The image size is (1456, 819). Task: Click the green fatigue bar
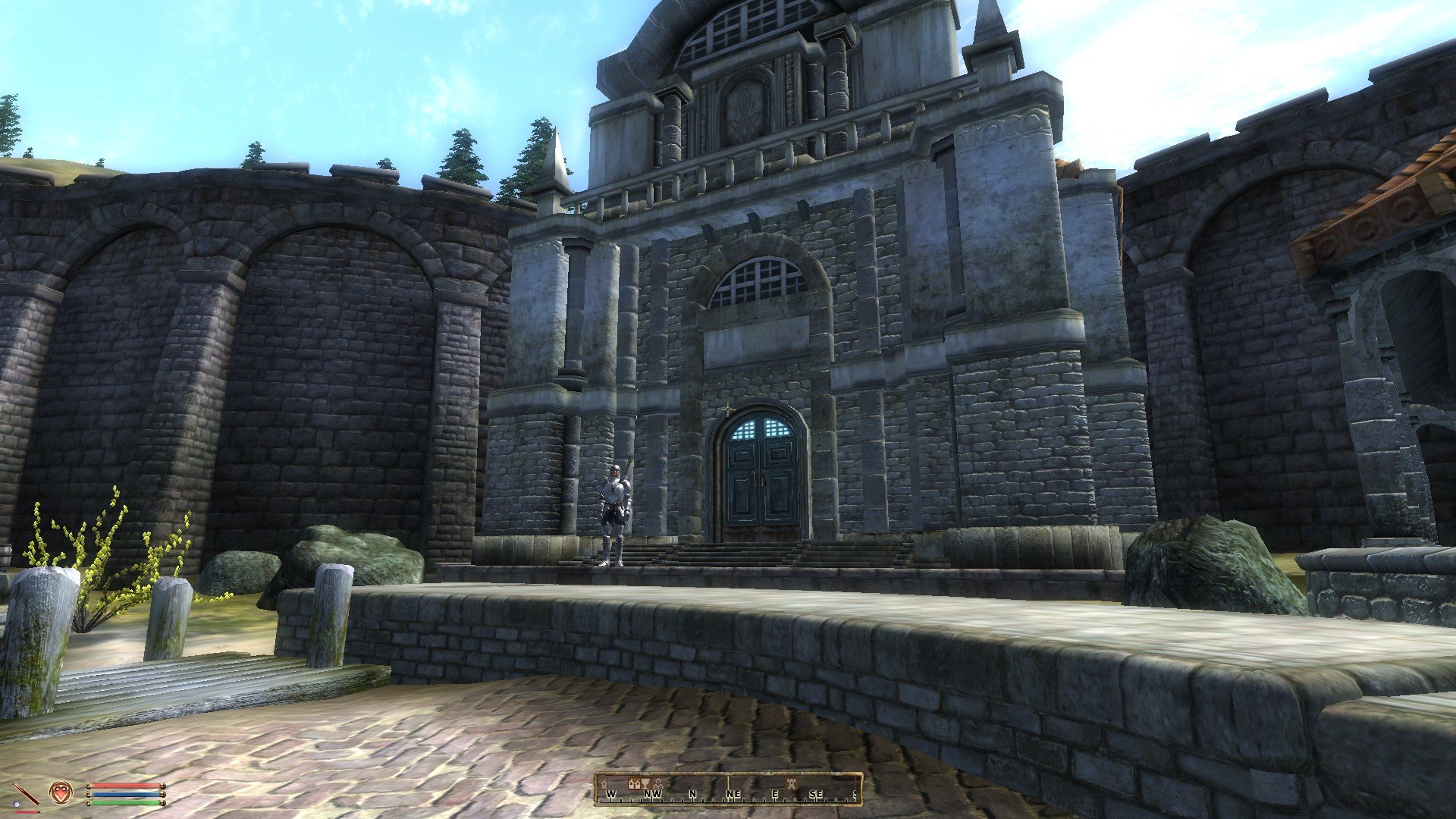[124, 803]
